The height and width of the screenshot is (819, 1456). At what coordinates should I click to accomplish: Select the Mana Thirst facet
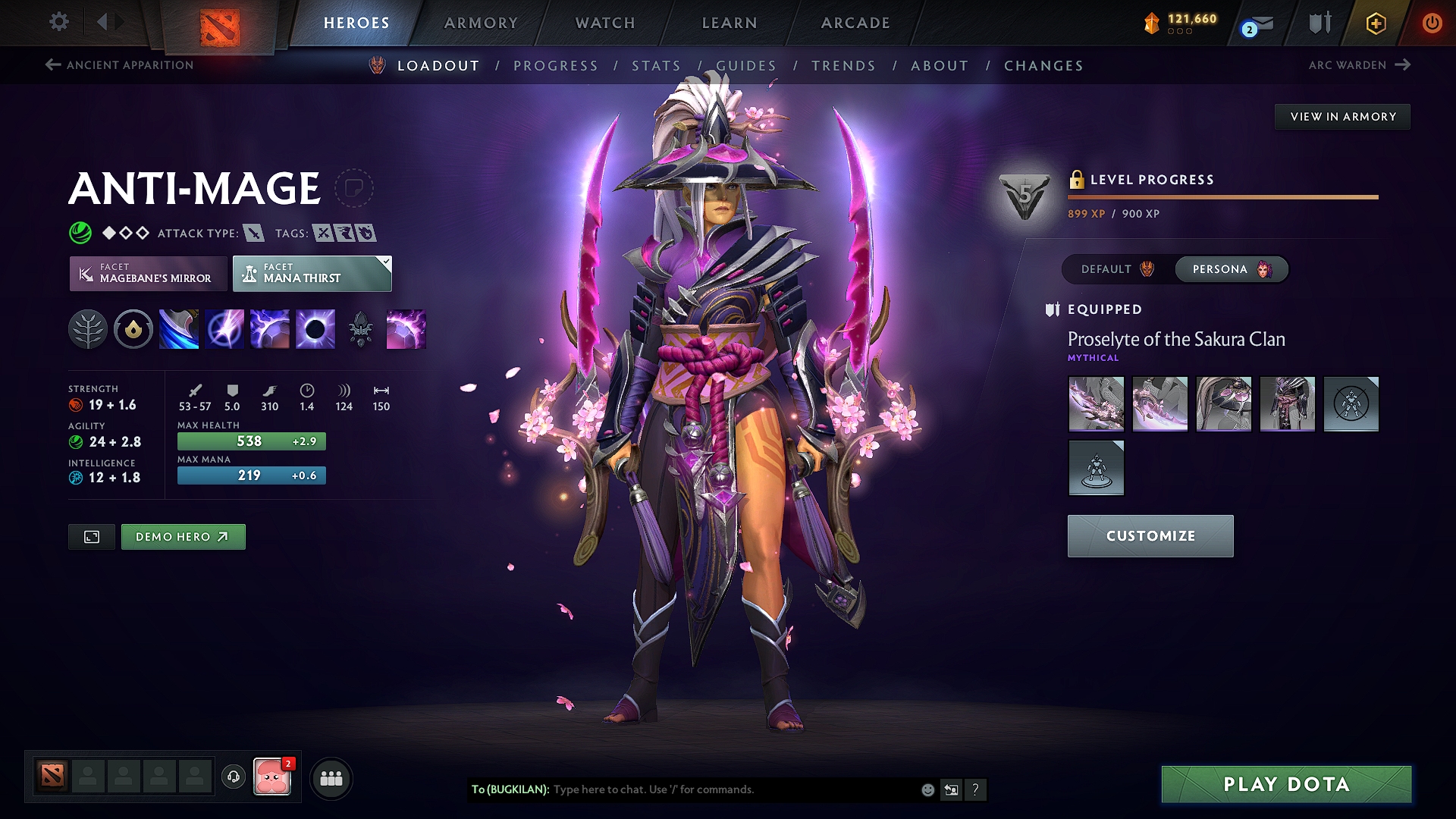(x=312, y=274)
